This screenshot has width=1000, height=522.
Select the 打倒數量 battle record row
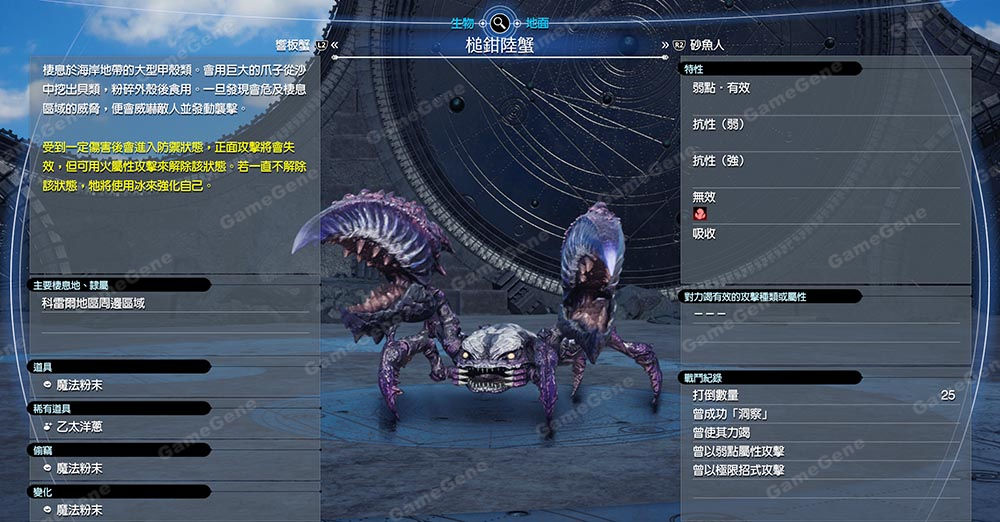pyautogui.click(x=822, y=395)
